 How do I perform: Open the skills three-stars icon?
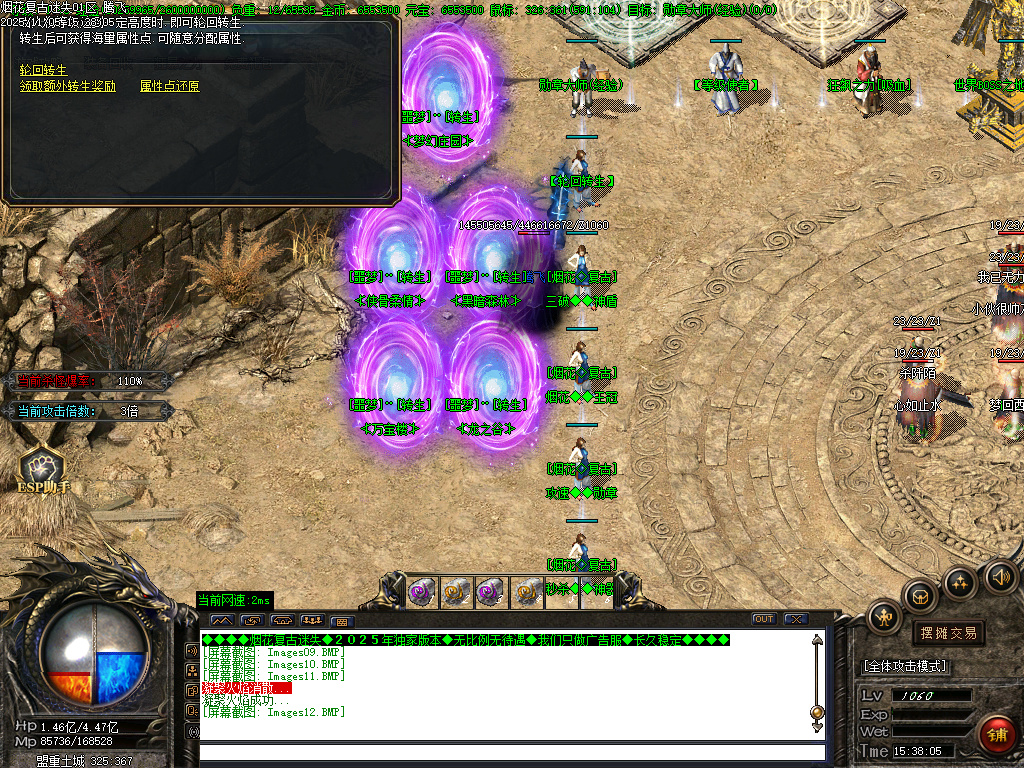(x=960, y=582)
